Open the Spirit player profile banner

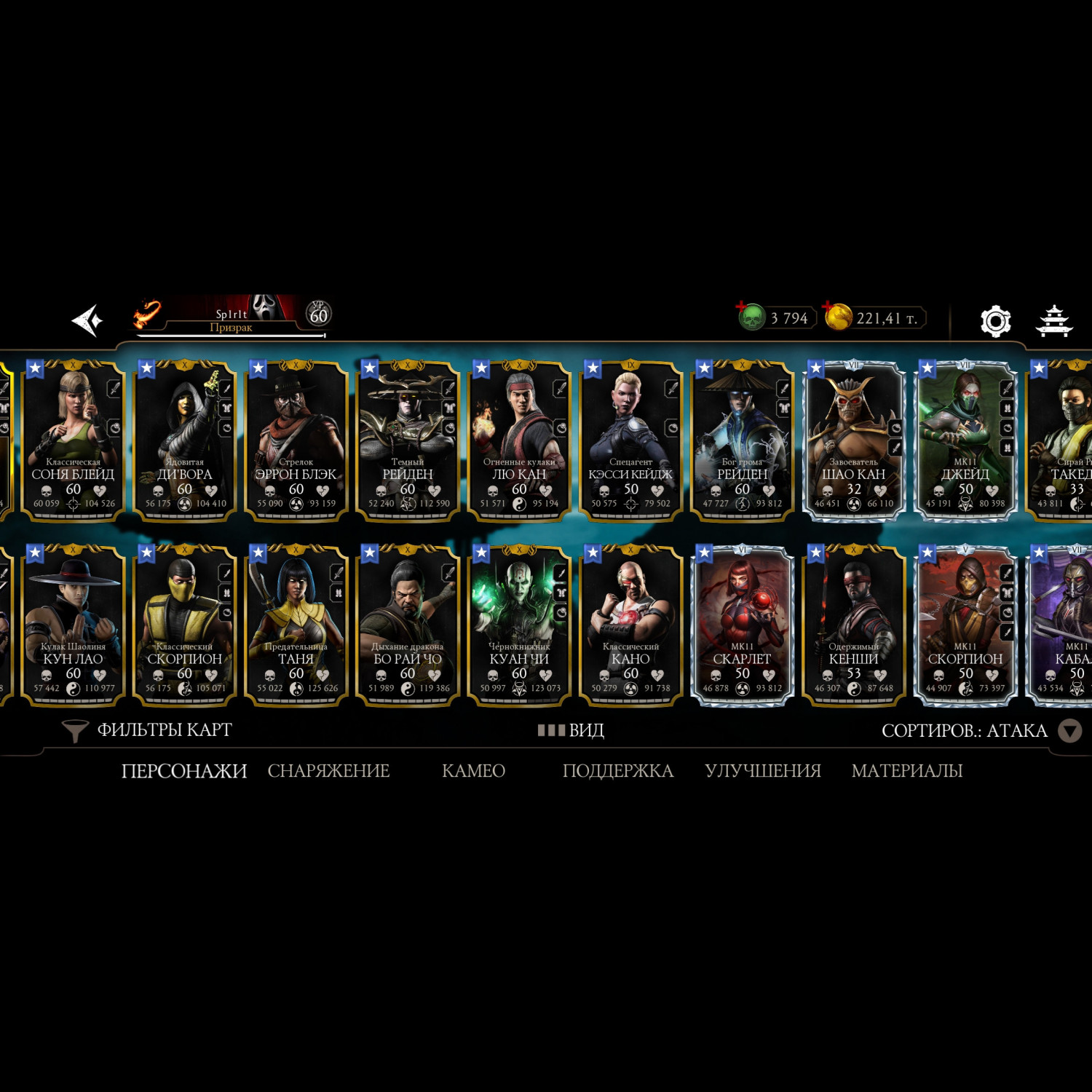pos(232,316)
